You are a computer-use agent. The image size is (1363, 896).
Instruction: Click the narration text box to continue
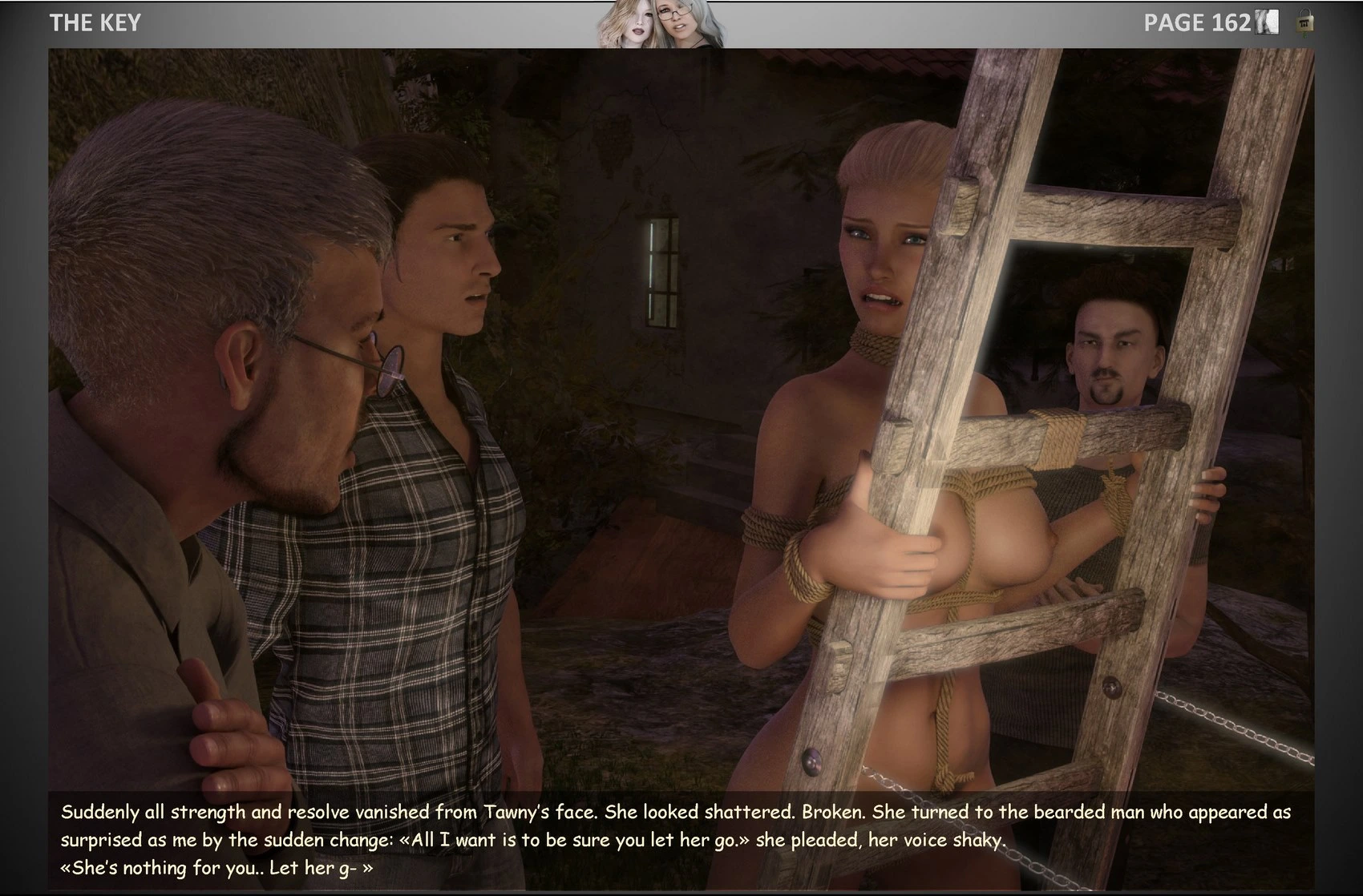(x=680, y=840)
